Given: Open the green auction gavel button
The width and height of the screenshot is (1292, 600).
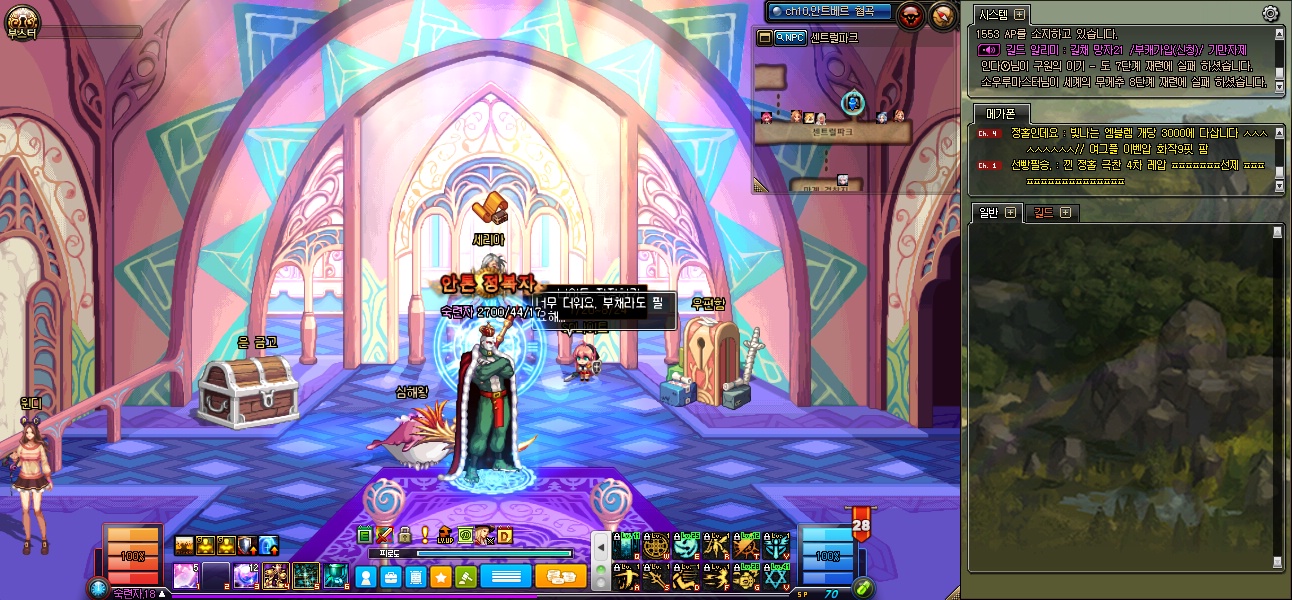Looking at the screenshot, I should click(x=464, y=577).
